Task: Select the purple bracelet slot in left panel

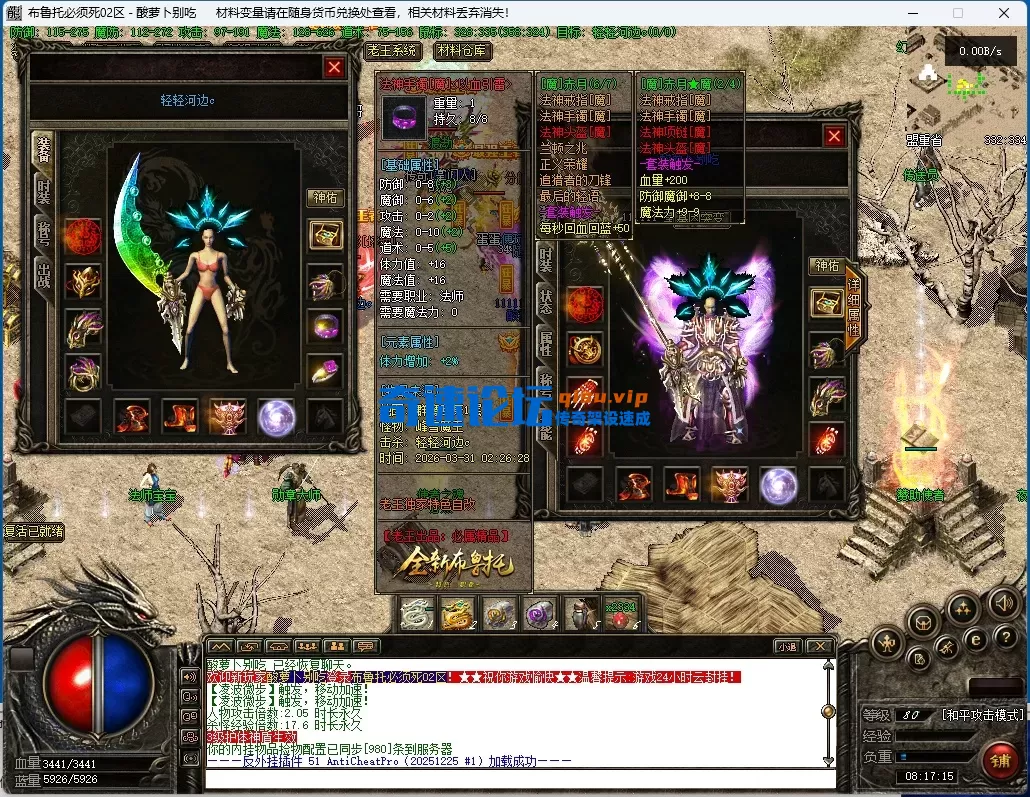Action: point(326,327)
